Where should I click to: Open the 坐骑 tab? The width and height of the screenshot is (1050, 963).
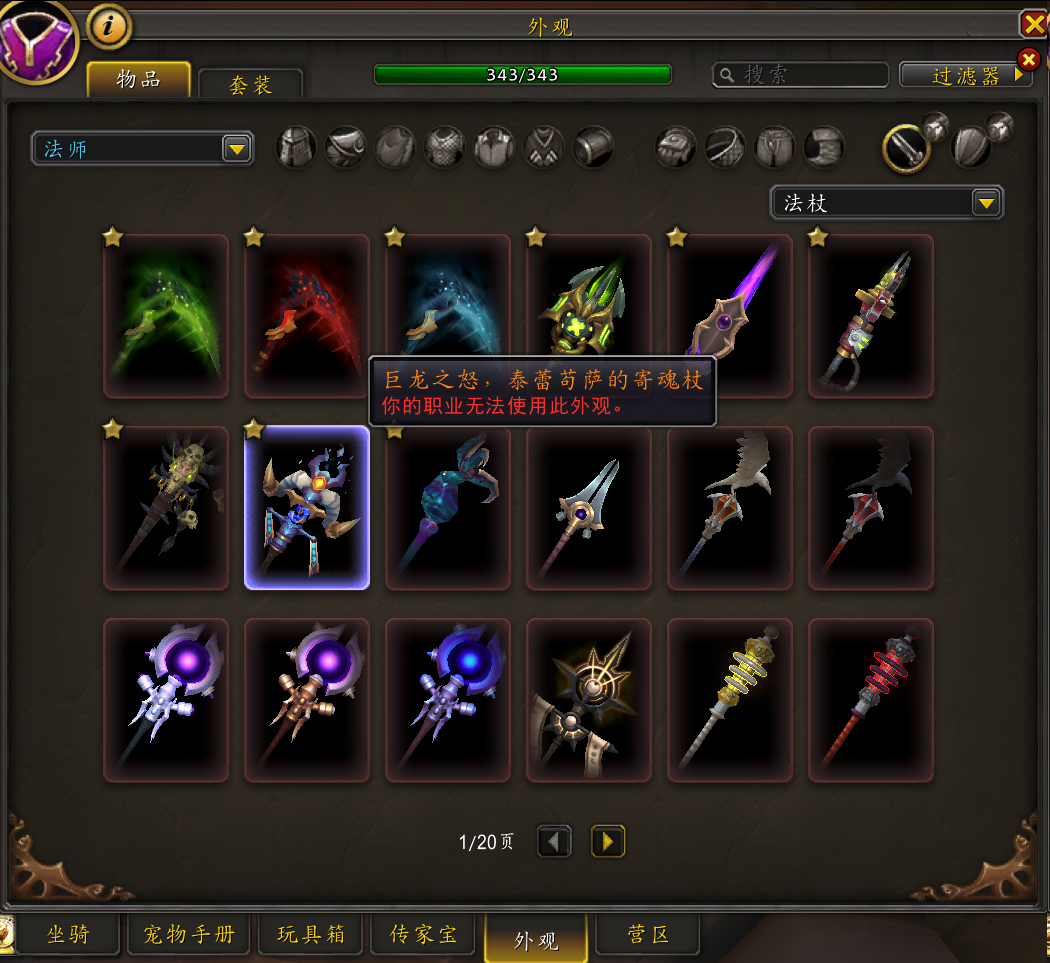[68, 935]
